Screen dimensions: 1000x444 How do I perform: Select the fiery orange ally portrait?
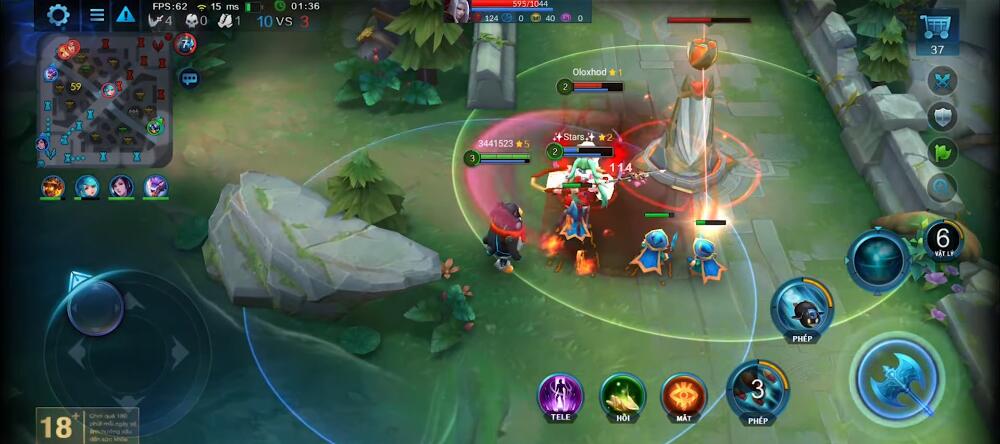point(53,186)
